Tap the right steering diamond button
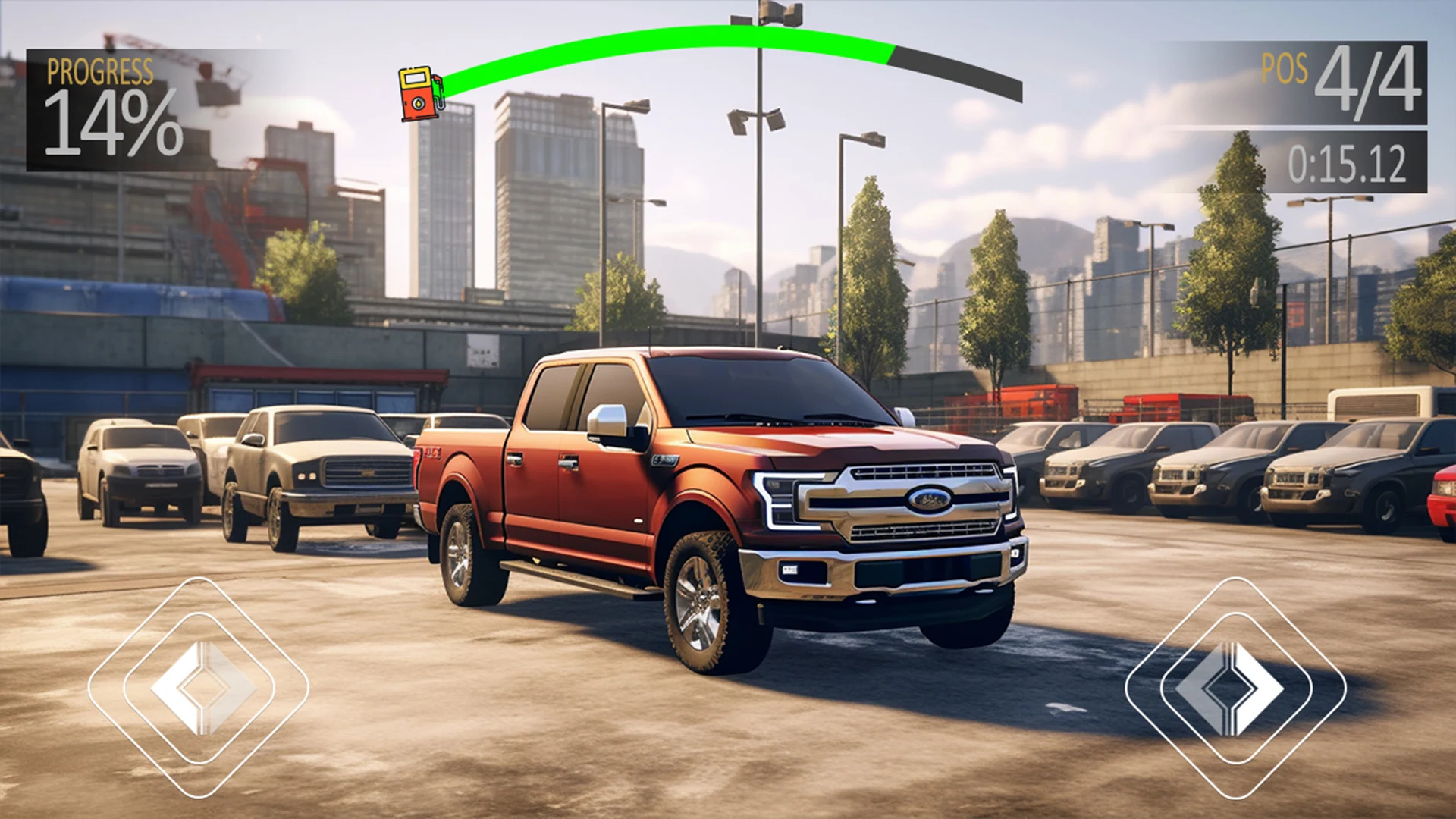The image size is (1456, 819). click(1235, 687)
